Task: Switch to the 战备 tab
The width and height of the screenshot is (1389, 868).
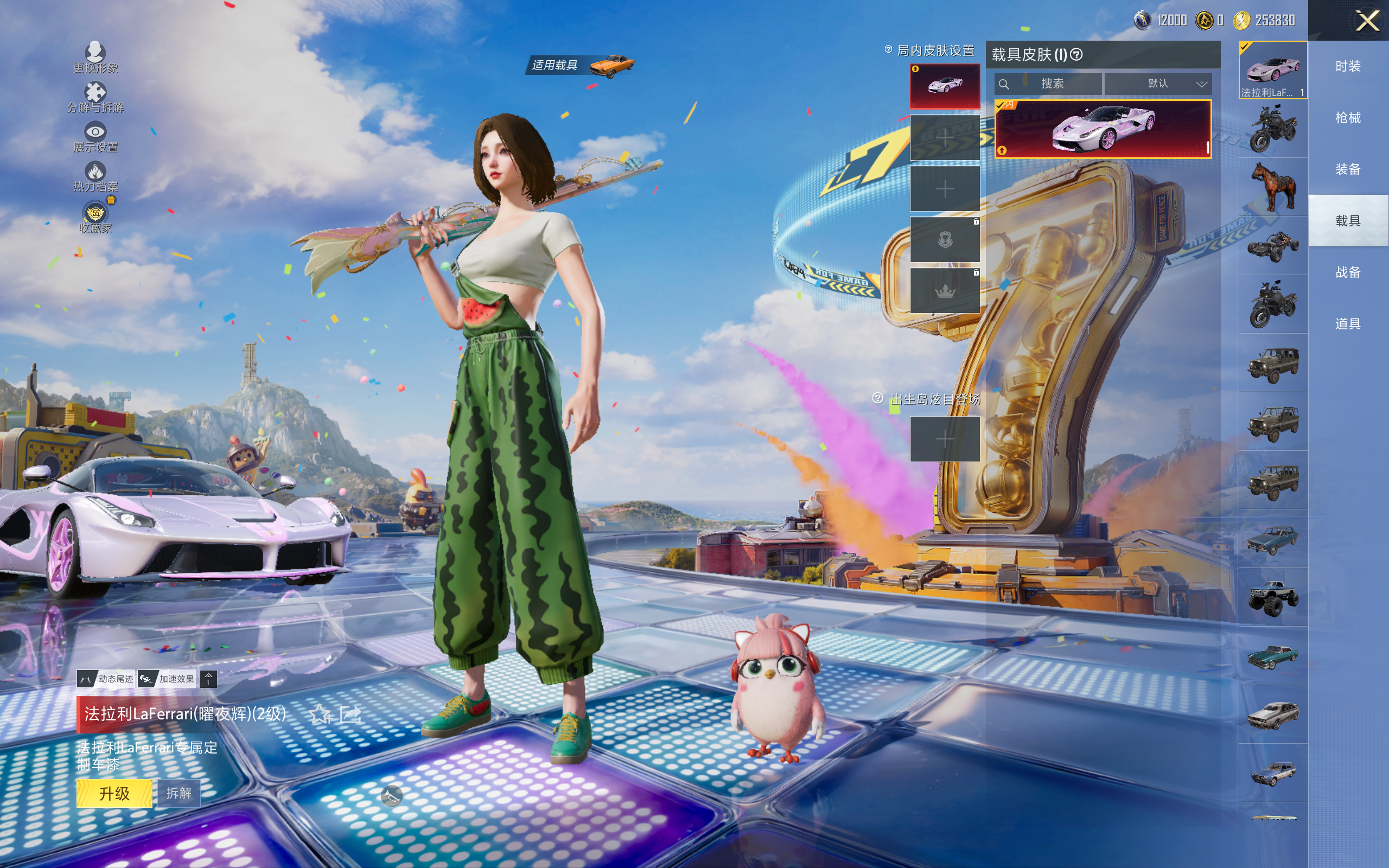Action: 1348,272
